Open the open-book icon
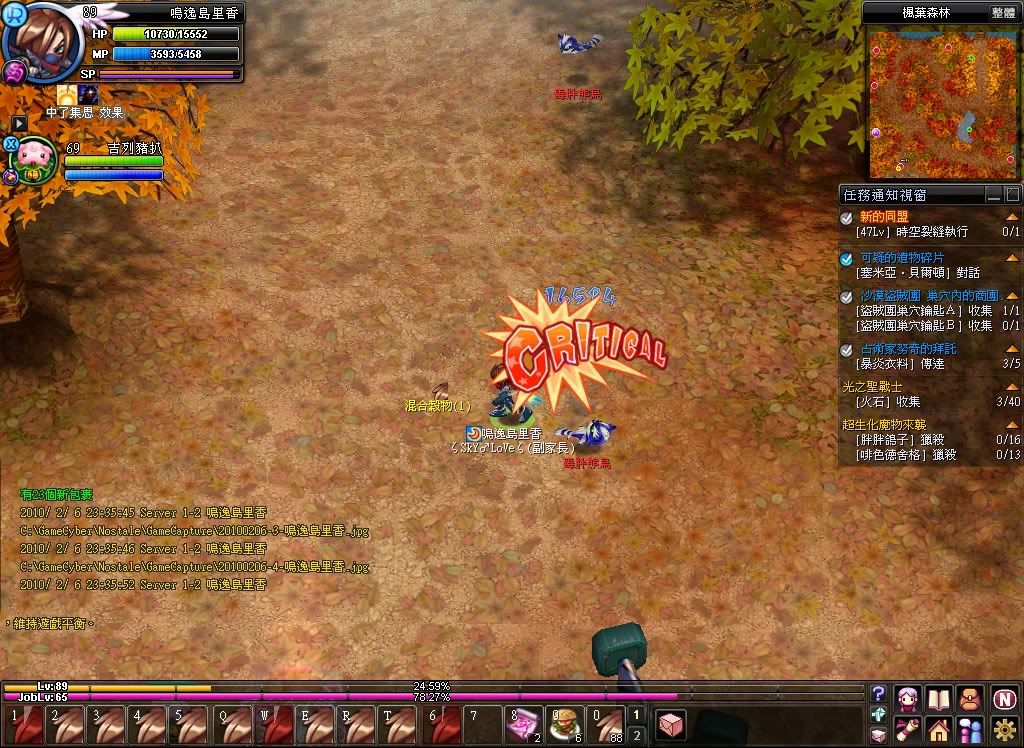Image resolution: width=1024 pixels, height=748 pixels. tap(938, 698)
